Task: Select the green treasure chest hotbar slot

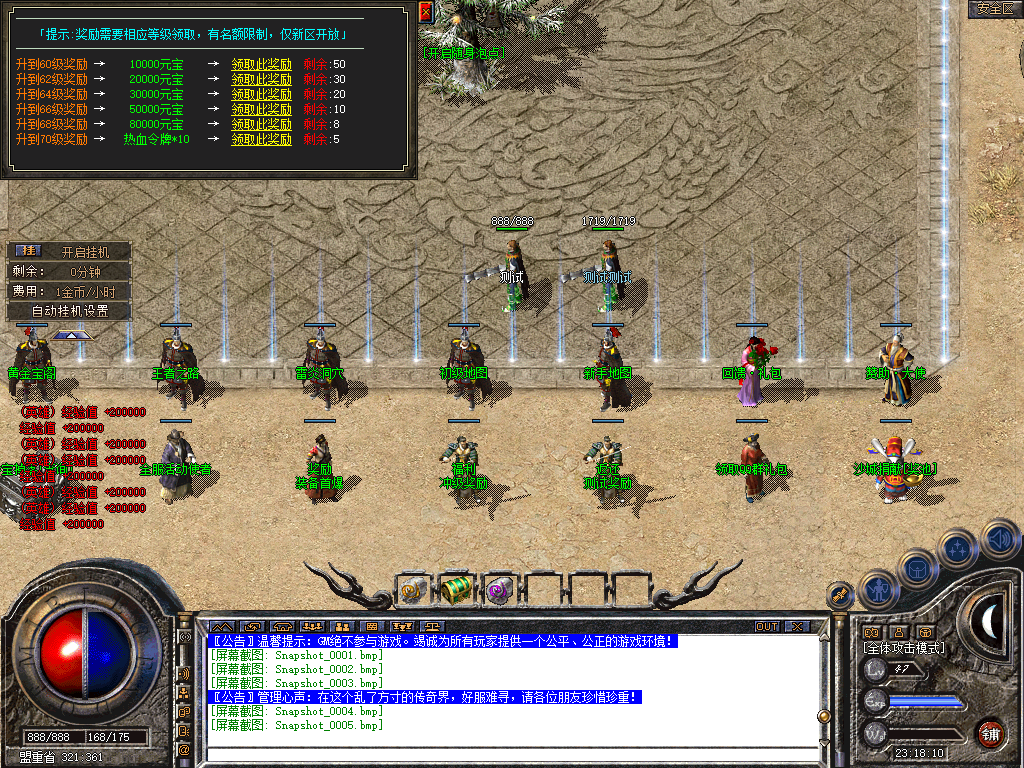Action: [456, 590]
